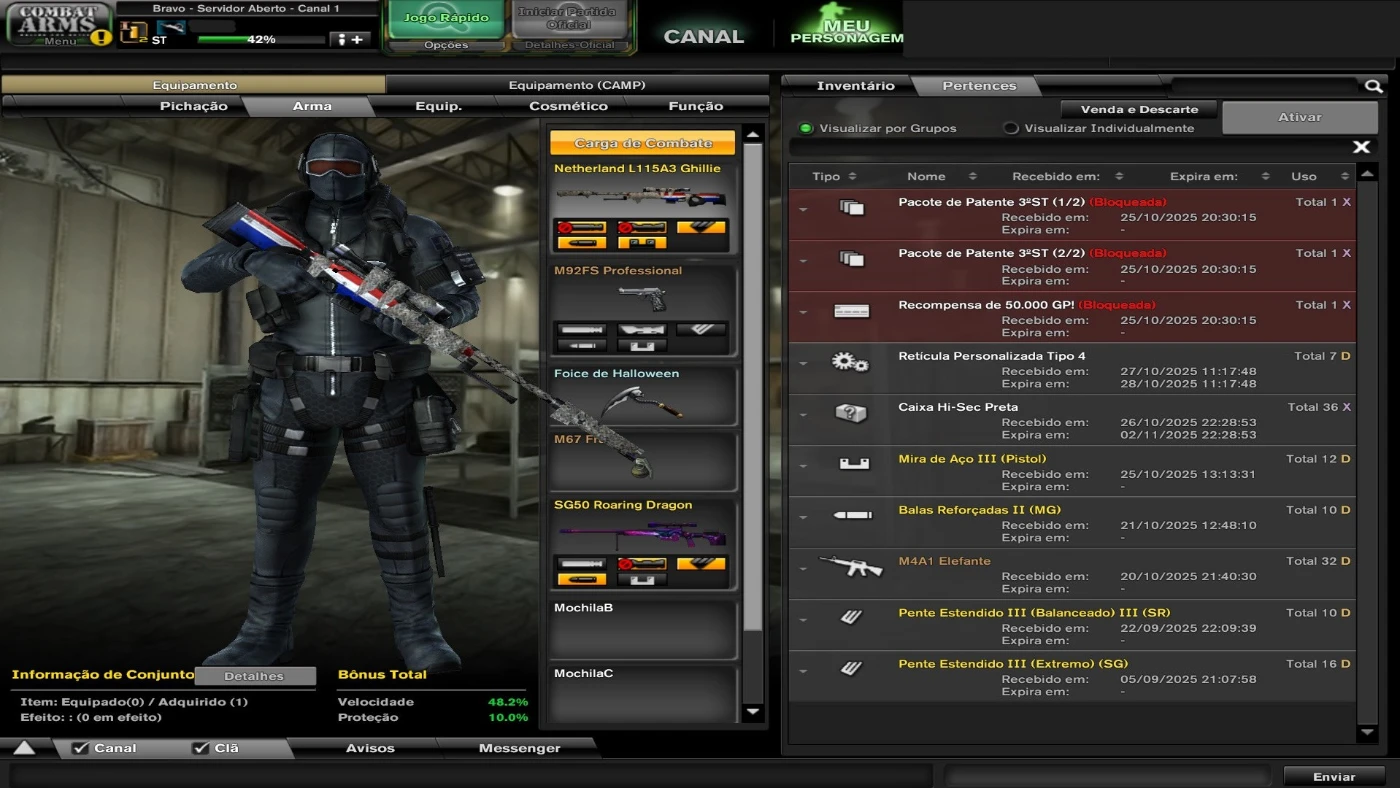Click the yellow warning exclamation icon
This screenshot has width=1400, height=788.
[x=101, y=39]
